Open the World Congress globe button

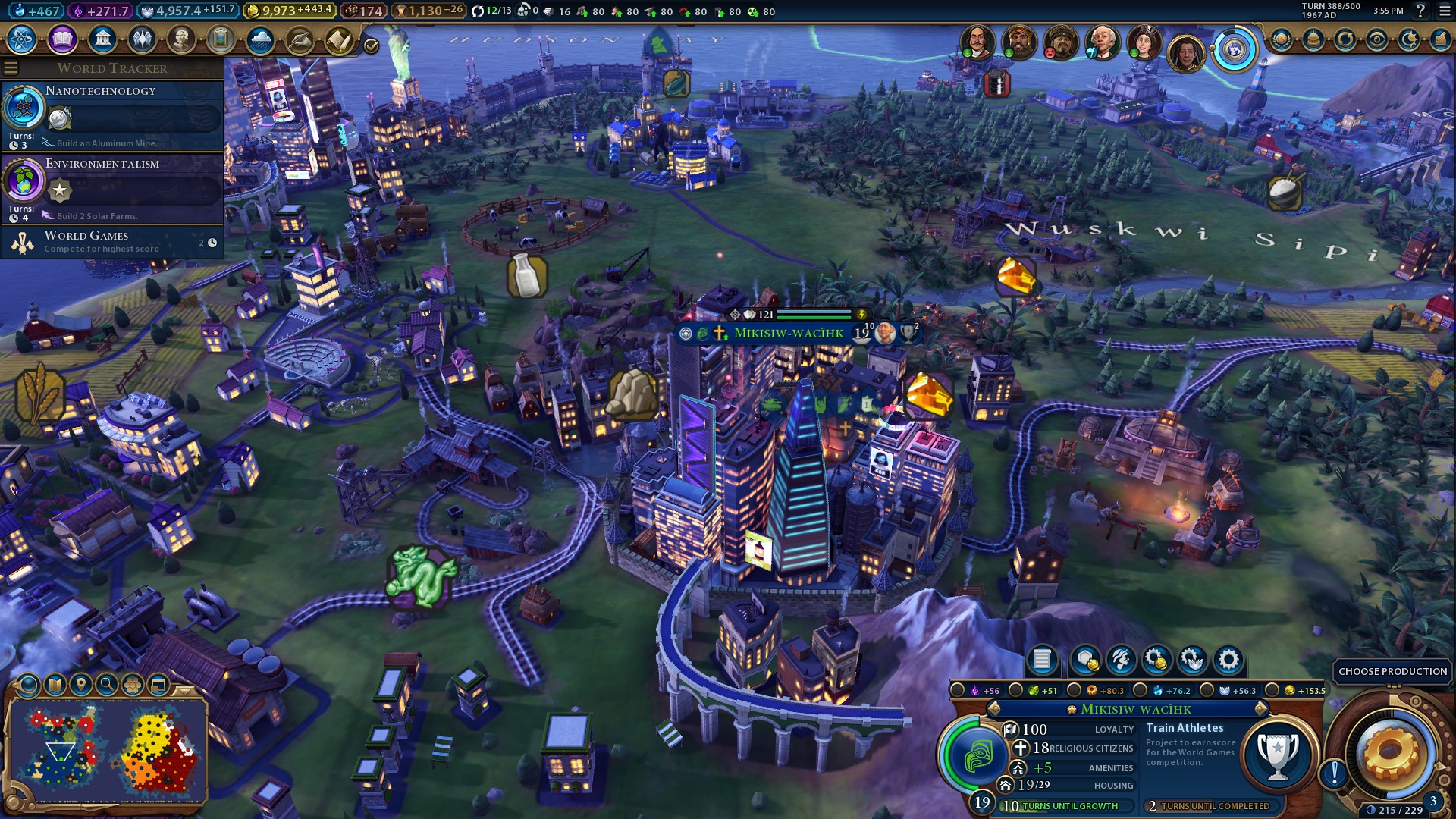tap(1235, 50)
